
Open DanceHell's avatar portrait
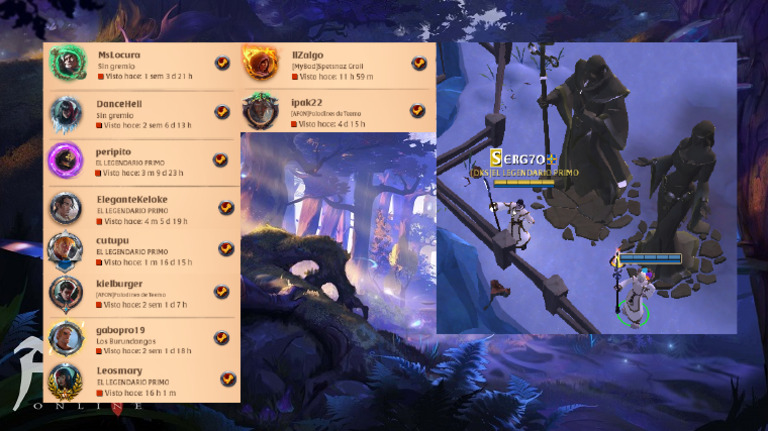(66, 112)
